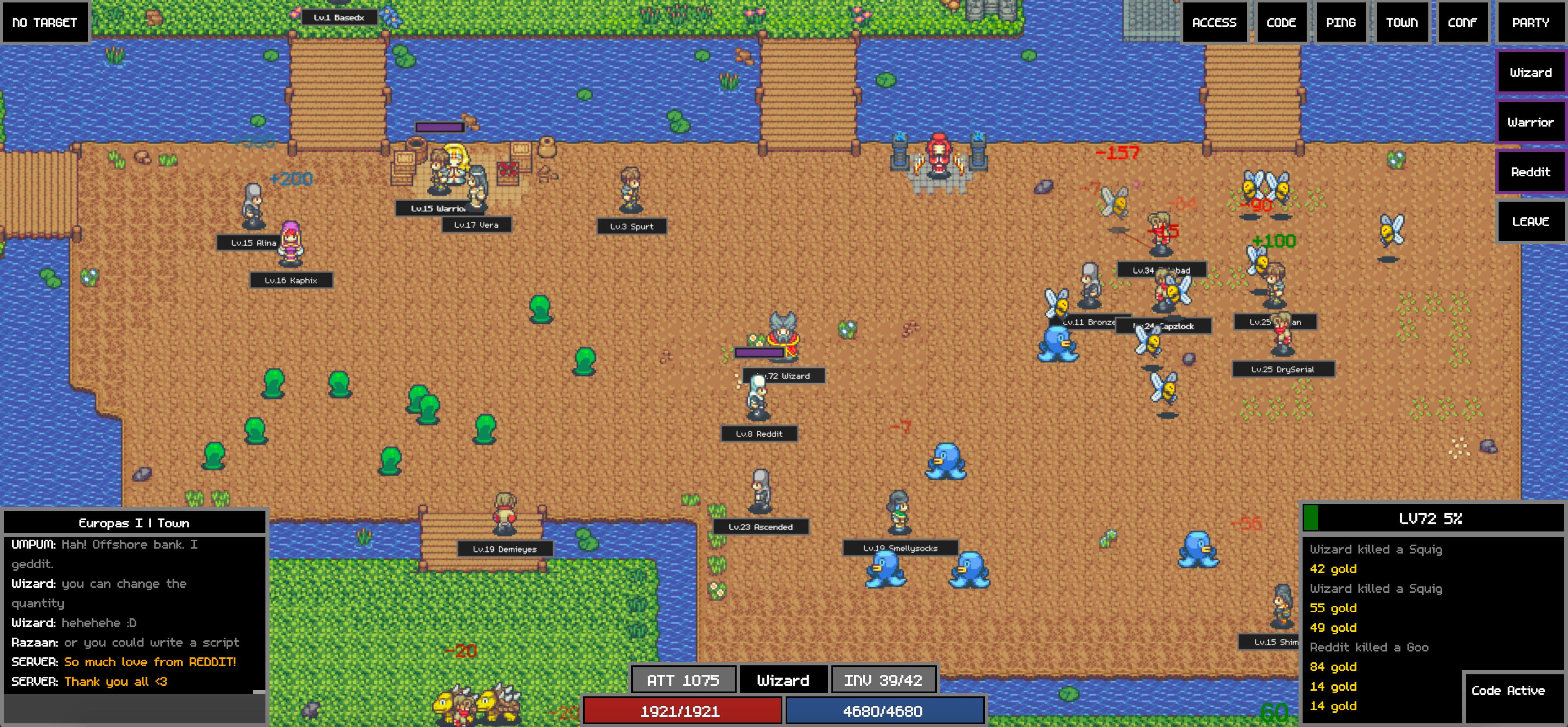
Task: Open the ACCESS menu
Action: point(1214,22)
